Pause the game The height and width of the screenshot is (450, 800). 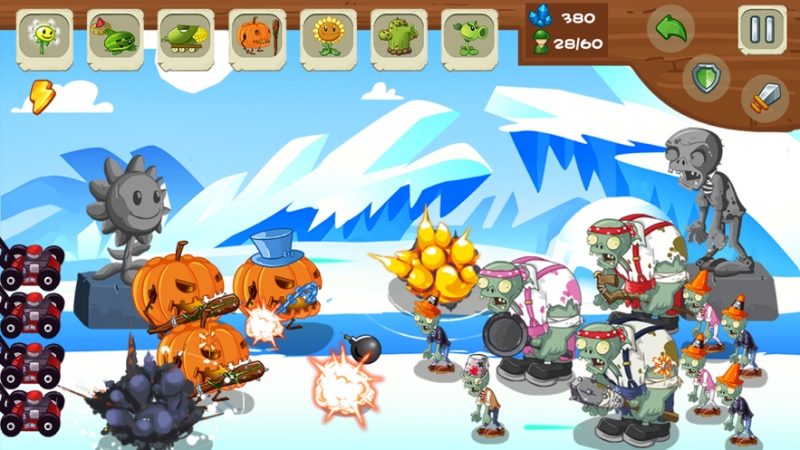click(762, 29)
